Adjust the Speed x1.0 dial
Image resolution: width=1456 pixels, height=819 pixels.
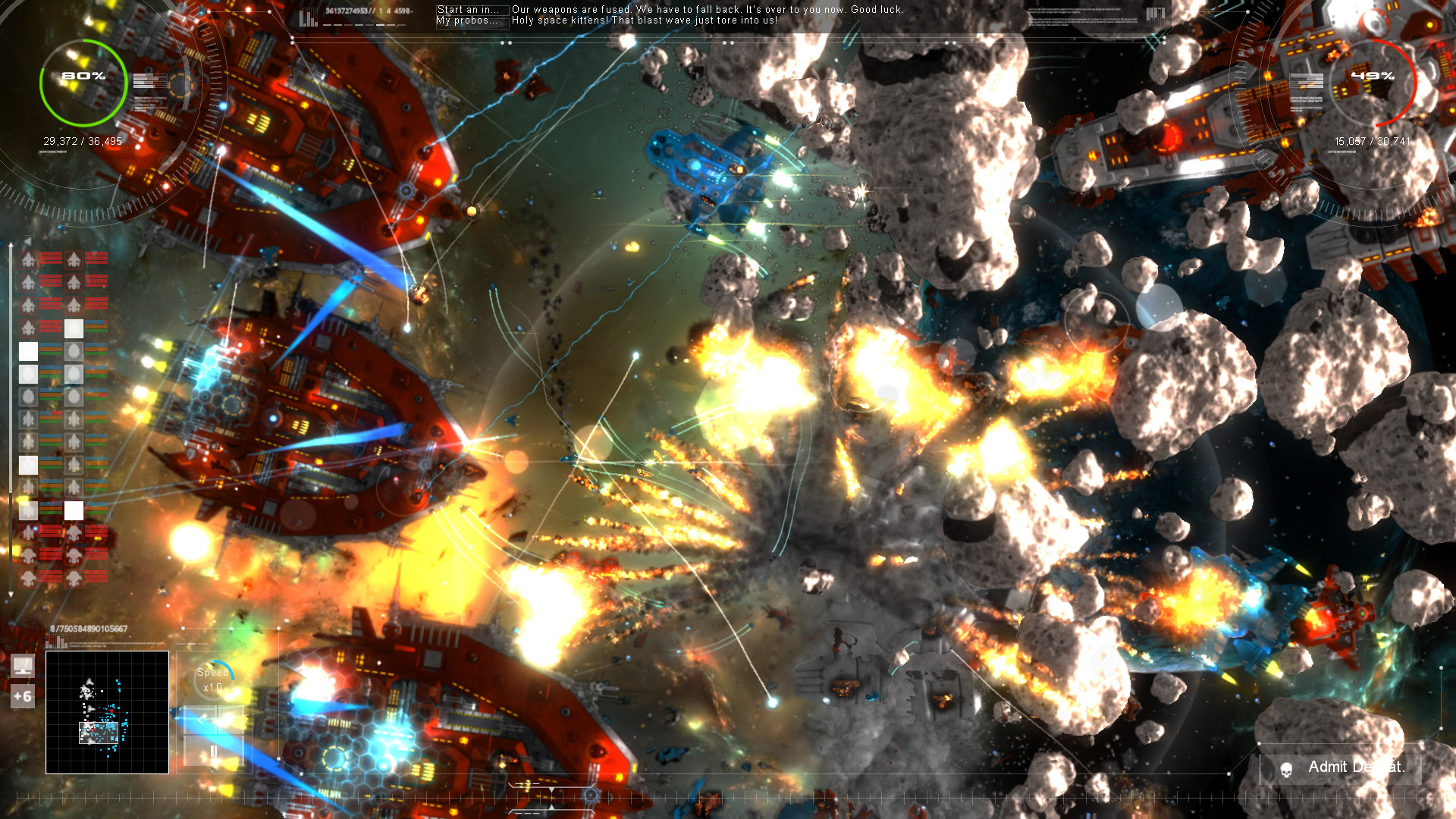pos(213,680)
